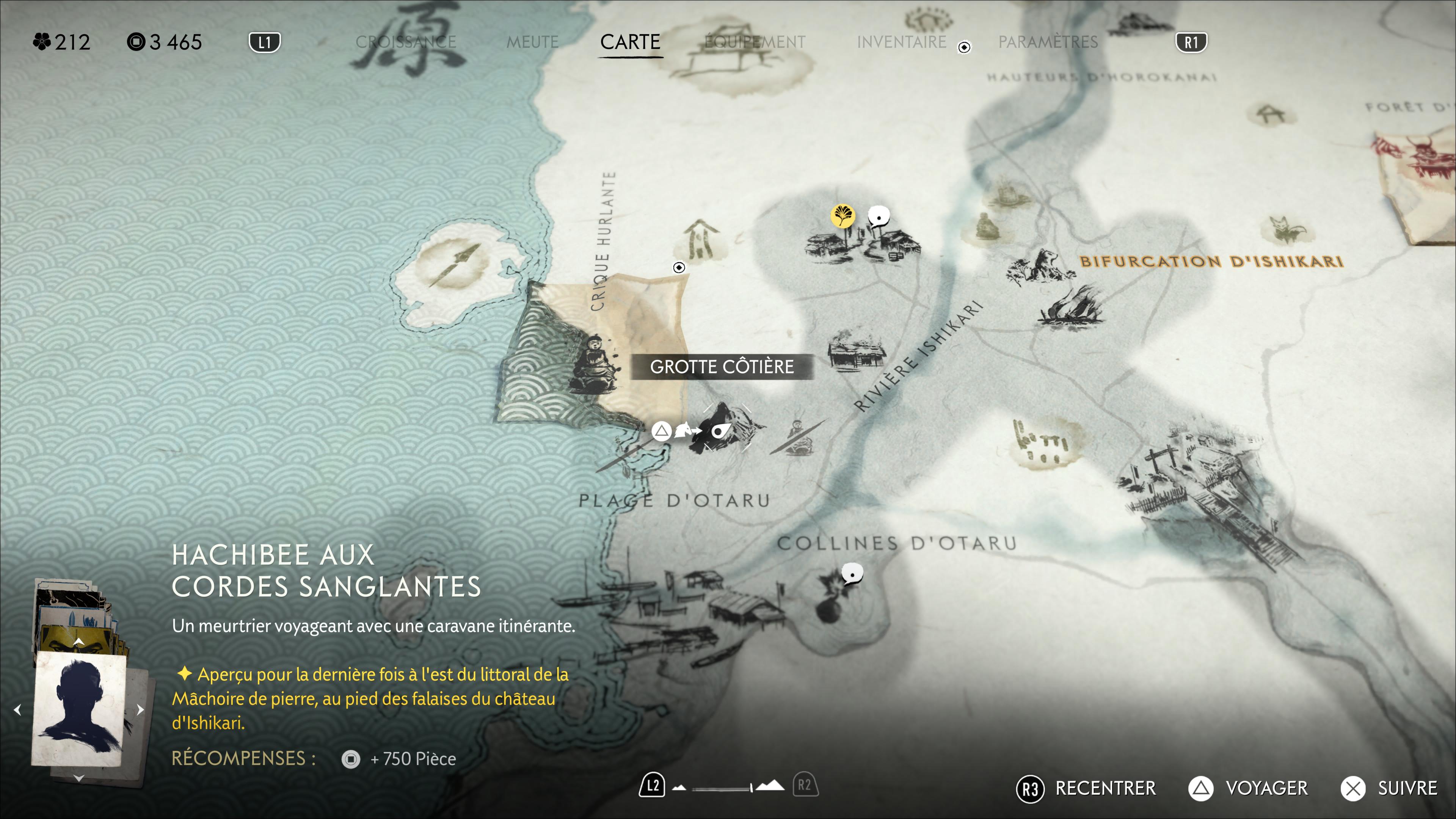Click the Recentrer map button
The height and width of the screenshot is (819, 1456).
(1086, 788)
